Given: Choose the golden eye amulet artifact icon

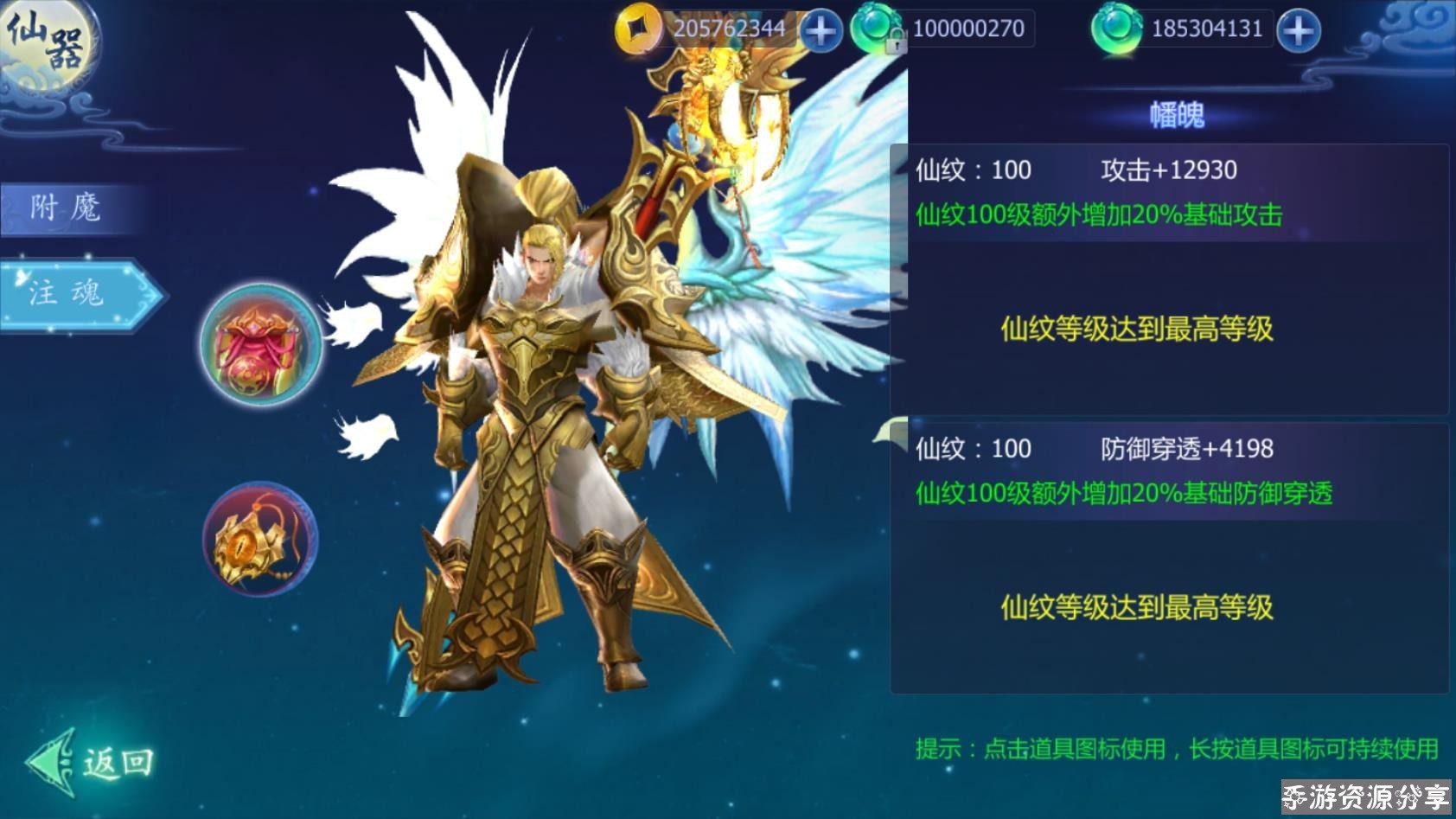Looking at the screenshot, I should (260, 540).
